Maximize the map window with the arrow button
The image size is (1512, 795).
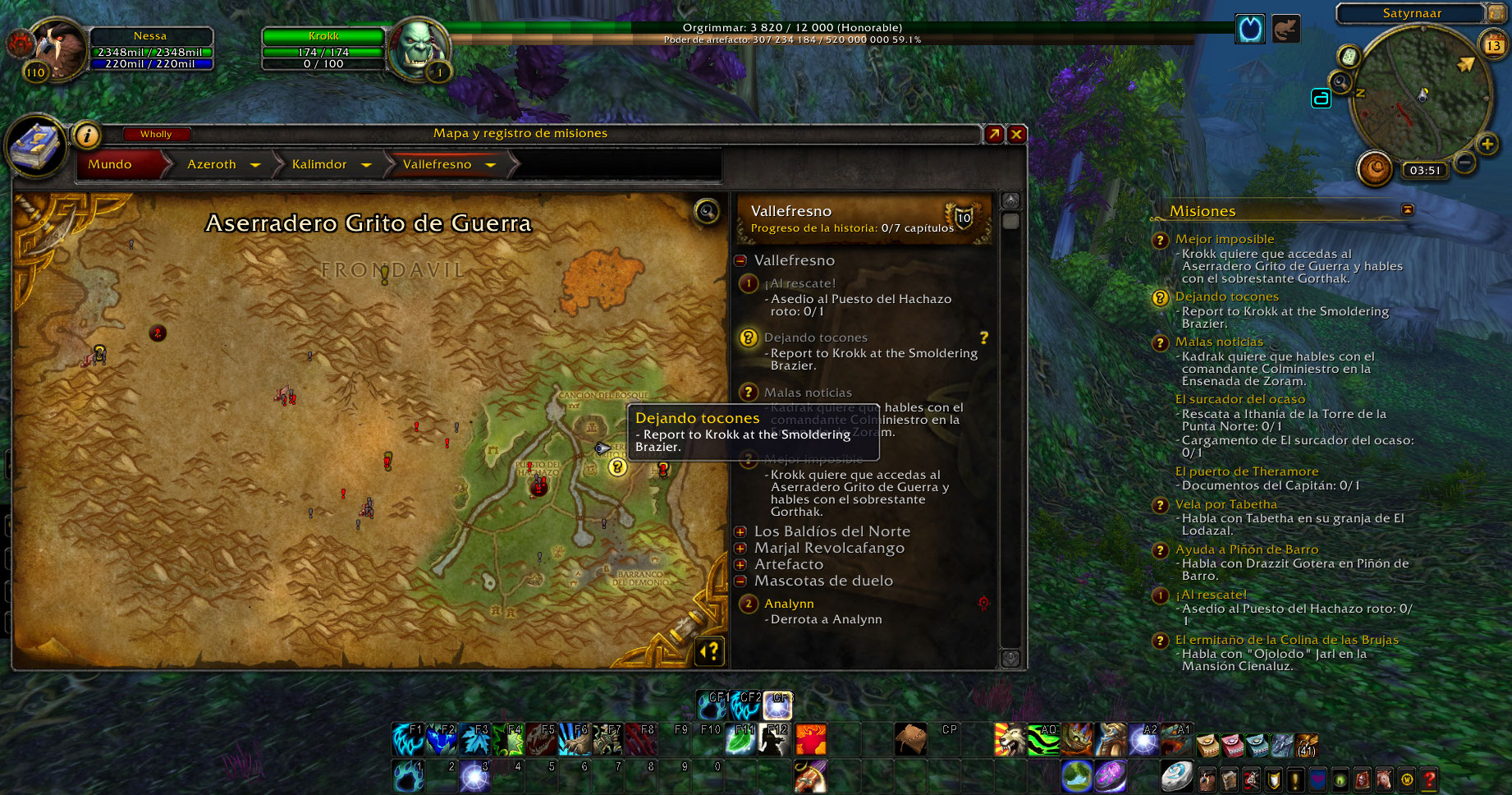[x=994, y=134]
